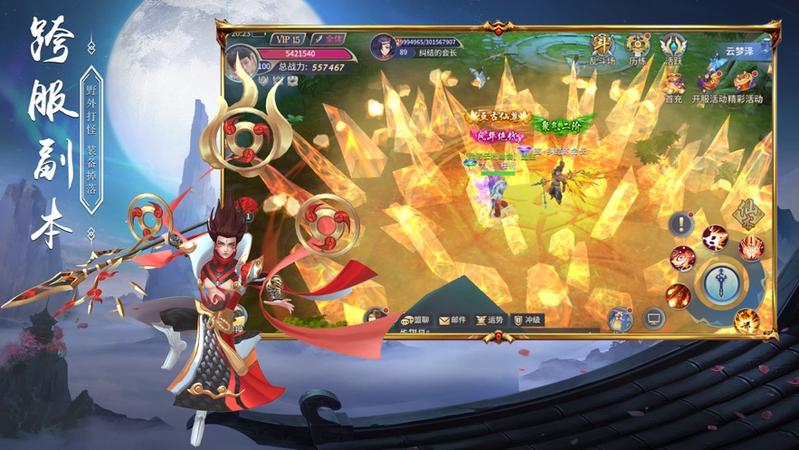Image resolution: width=799 pixels, height=450 pixels.
Task: Open the 冲级 level-up button
Action: coord(527,320)
